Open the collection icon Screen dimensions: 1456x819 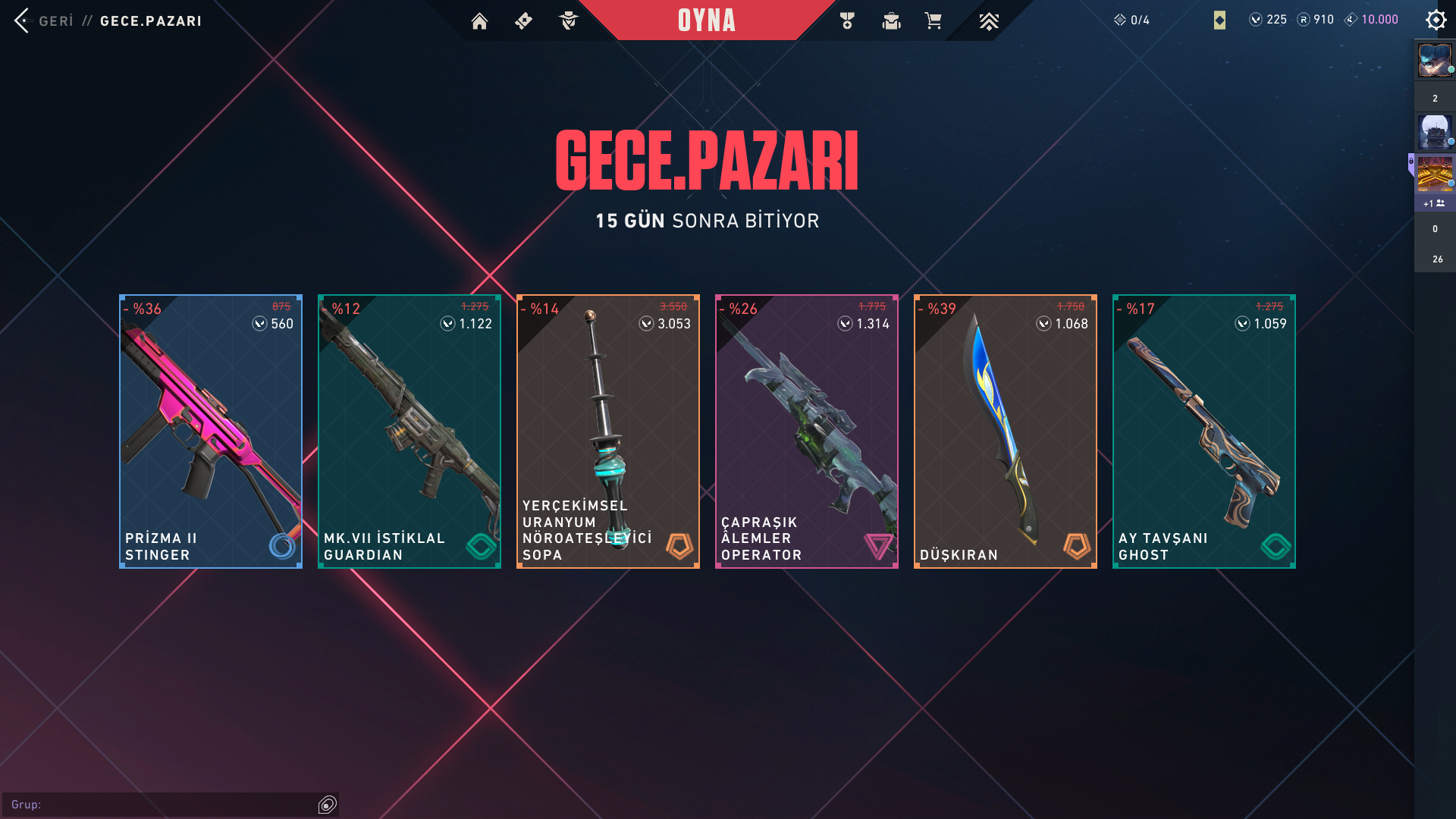coord(891,21)
